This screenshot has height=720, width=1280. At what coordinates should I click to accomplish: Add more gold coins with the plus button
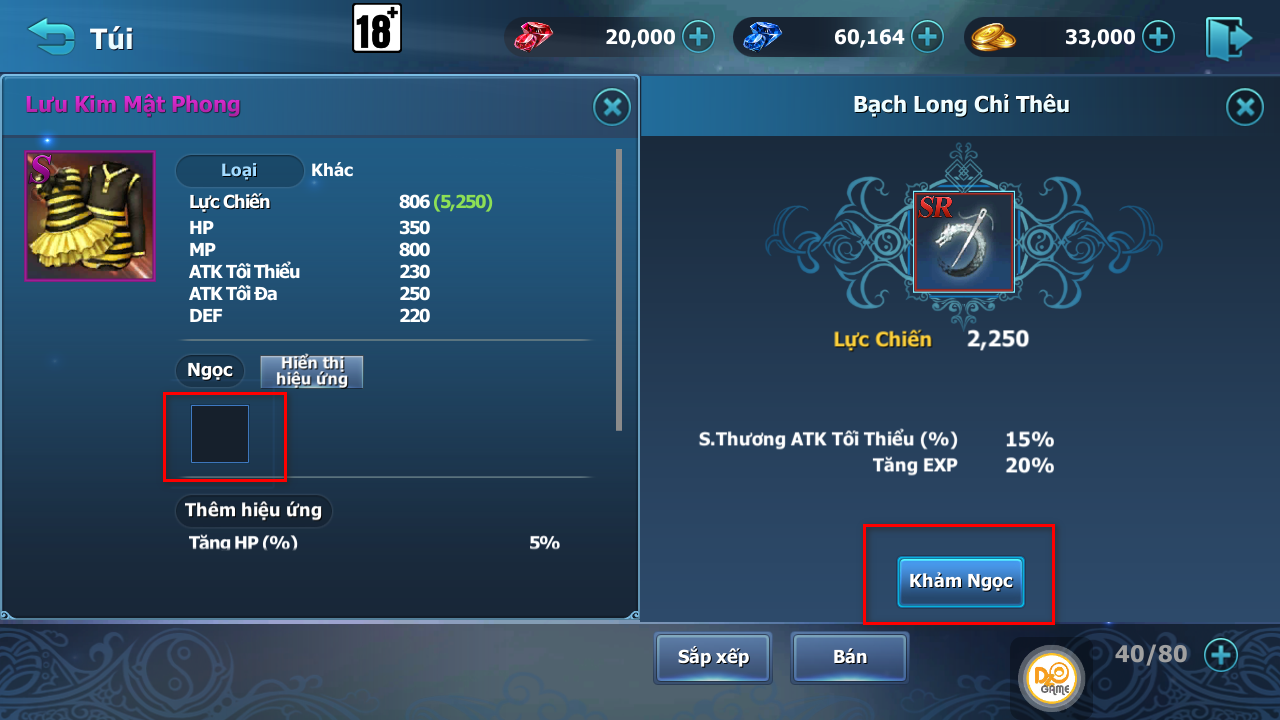pyautogui.click(x=1158, y=37)
